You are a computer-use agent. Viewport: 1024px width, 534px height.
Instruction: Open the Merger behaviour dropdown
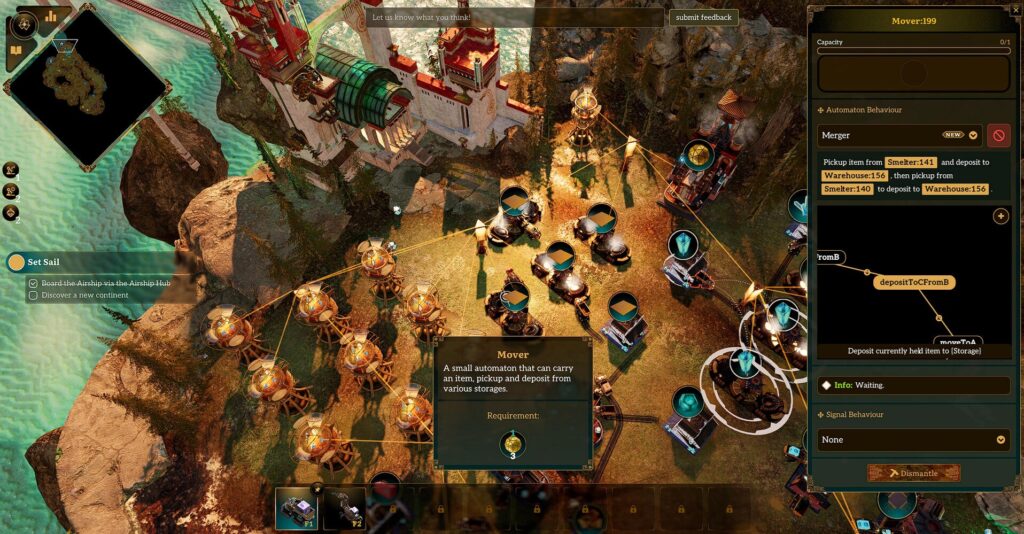(x=973, y=135)
